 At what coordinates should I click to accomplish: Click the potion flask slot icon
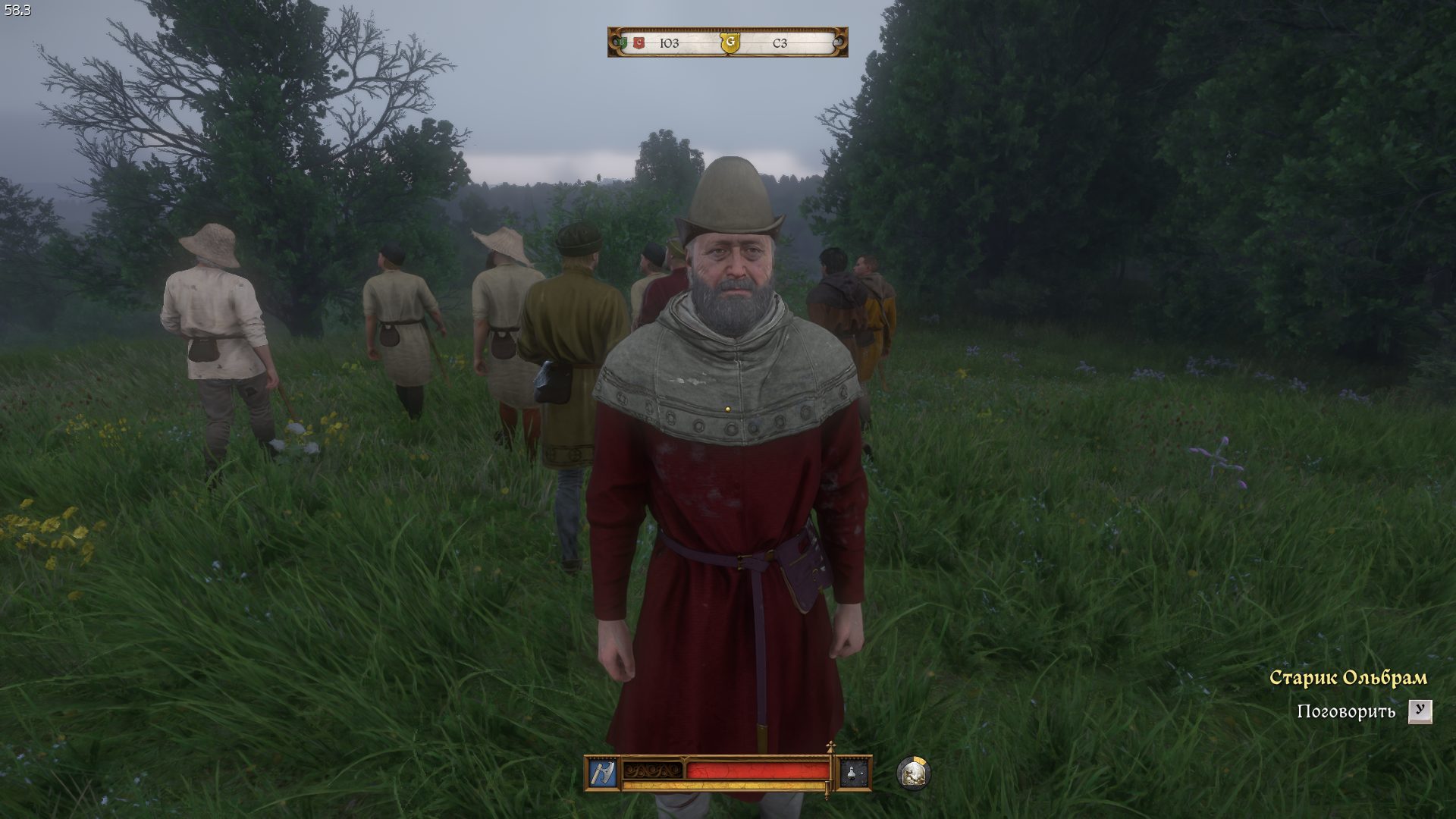pos(852,773)
